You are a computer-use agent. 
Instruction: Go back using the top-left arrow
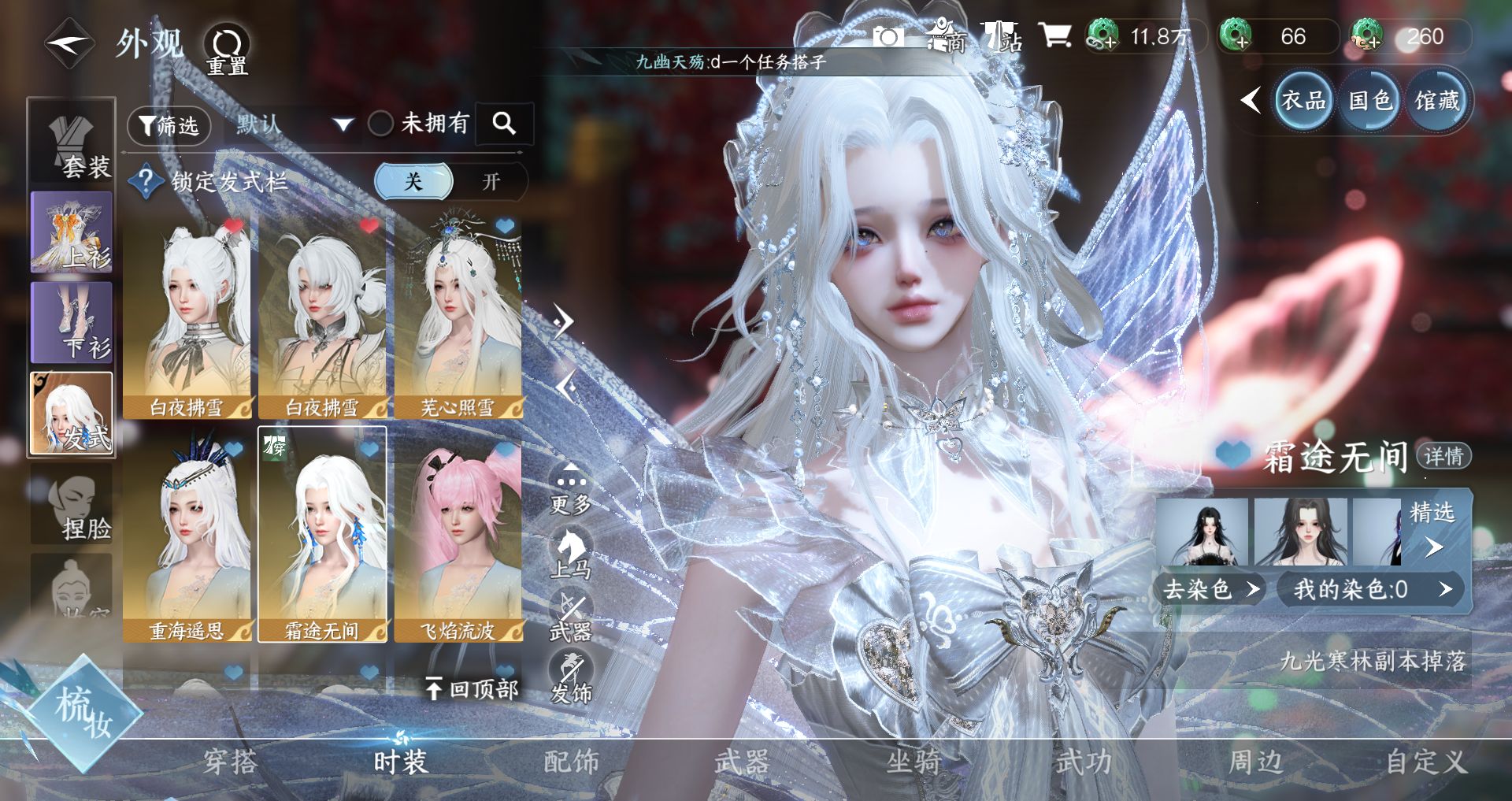[x=69, y=45]
